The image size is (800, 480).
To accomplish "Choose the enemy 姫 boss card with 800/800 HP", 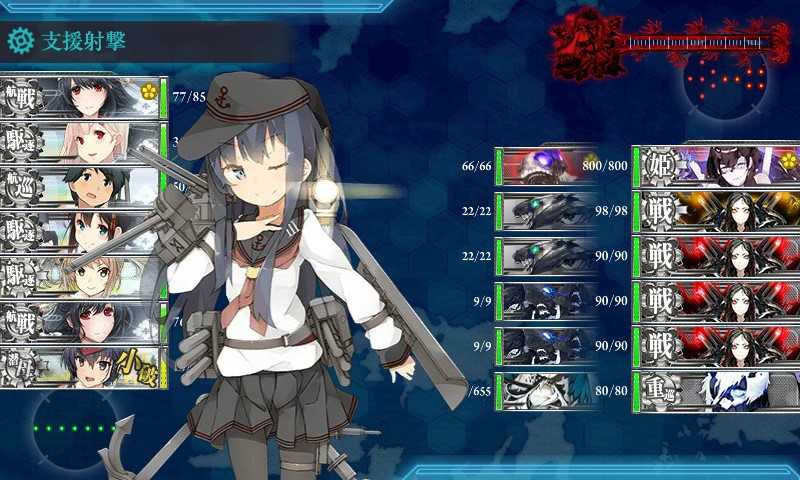I will click(715, 166).
